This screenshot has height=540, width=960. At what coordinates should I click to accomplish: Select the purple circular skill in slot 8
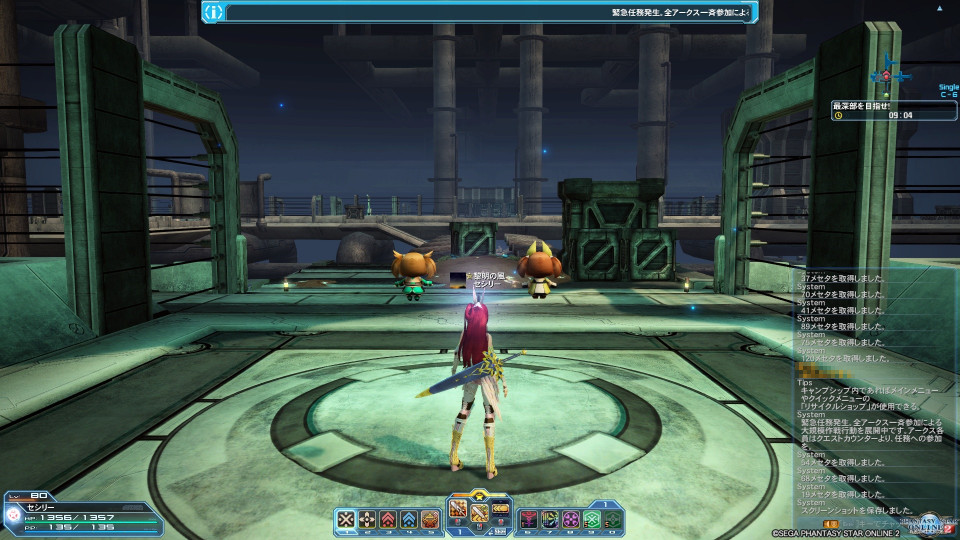pos(571,518)
